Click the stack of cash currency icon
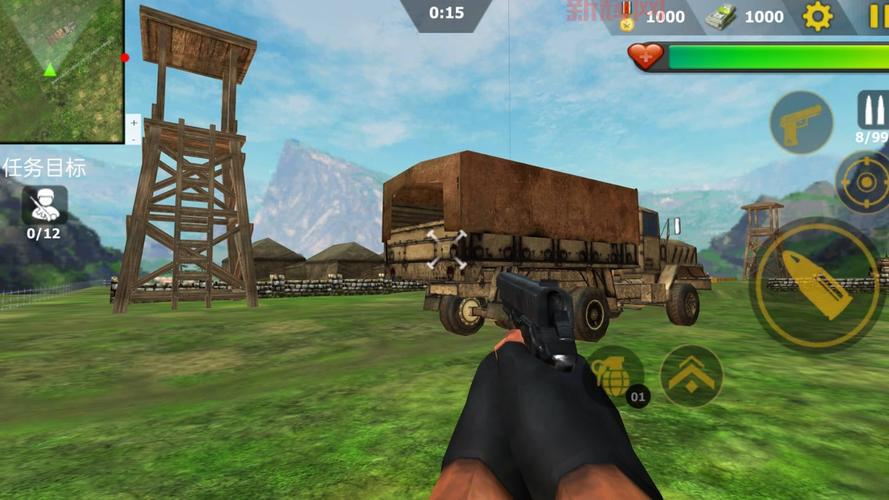Screen dimensions: 889x500 720,16
